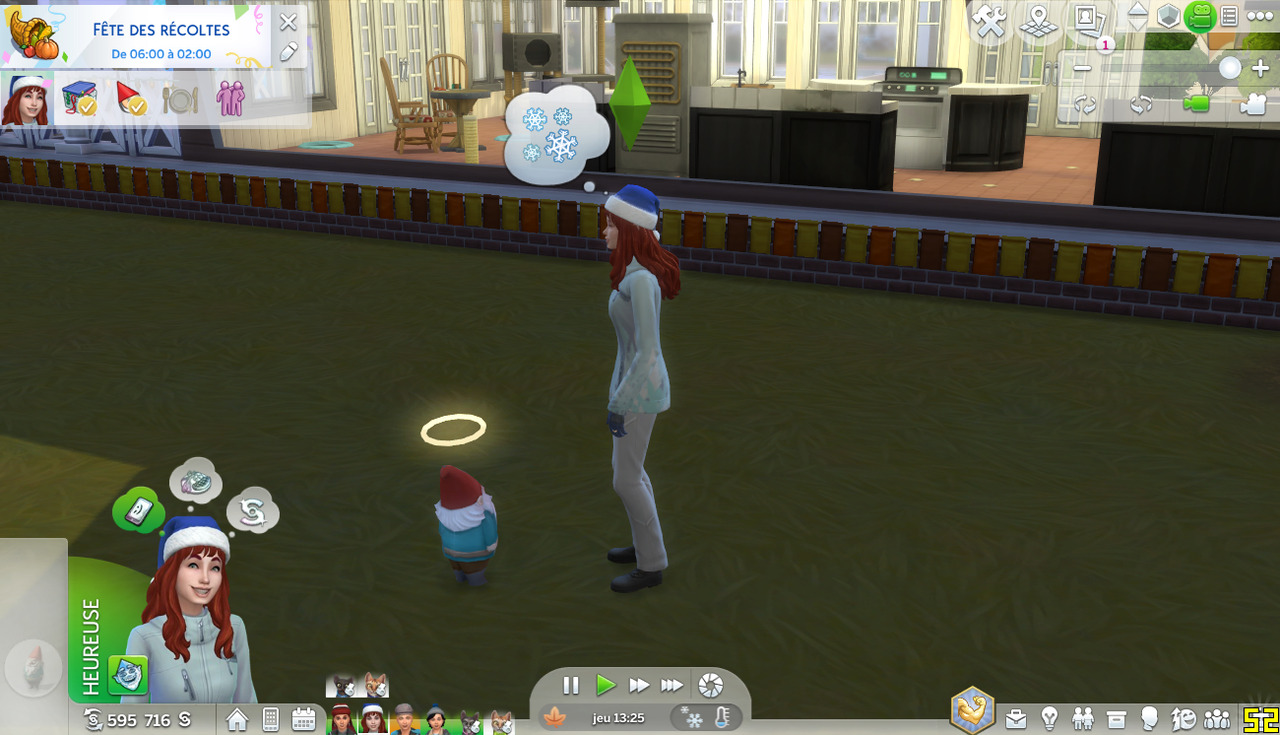The width and height of the screenshot is (1280, 735).
Task: Open the gallery photos icon
Action: [1086, 20]
